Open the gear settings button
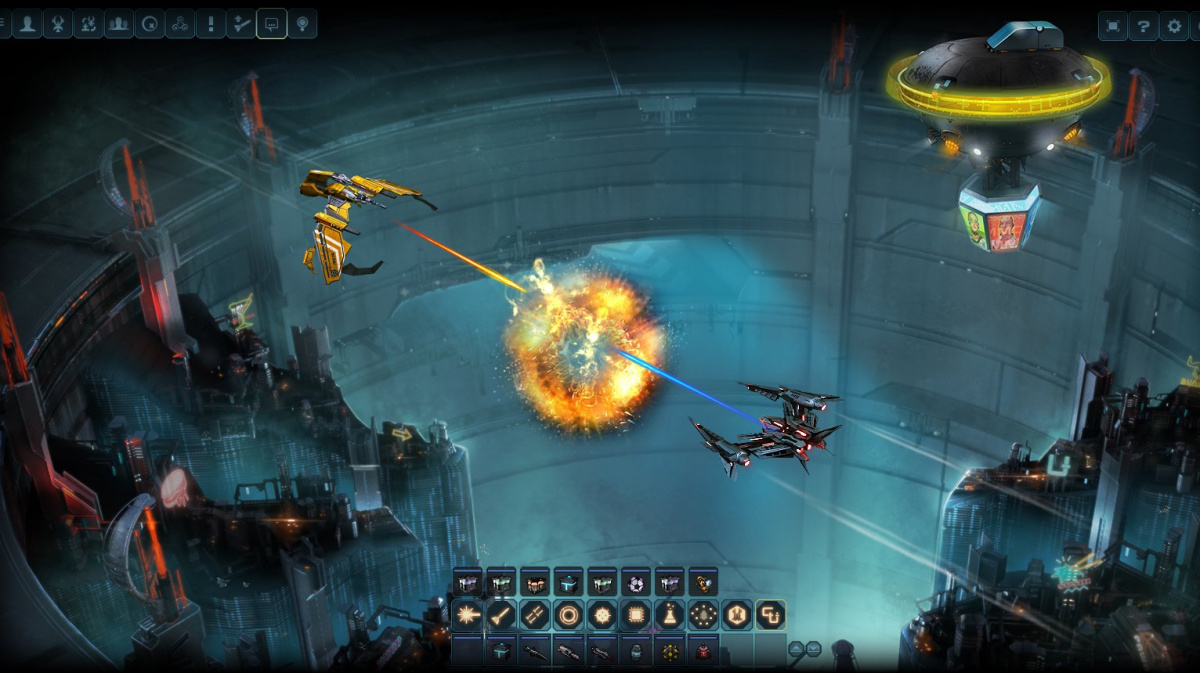The height and width of the screenshot is (673, 1200). click(1175, 26)
